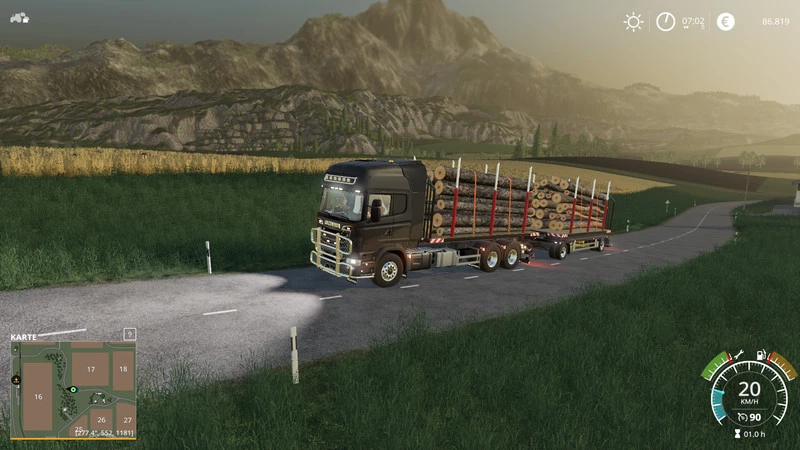Viewport: 800px width, 450px height.
Task: Click field 26 on the minimap
Action: (x=101, y=420)
